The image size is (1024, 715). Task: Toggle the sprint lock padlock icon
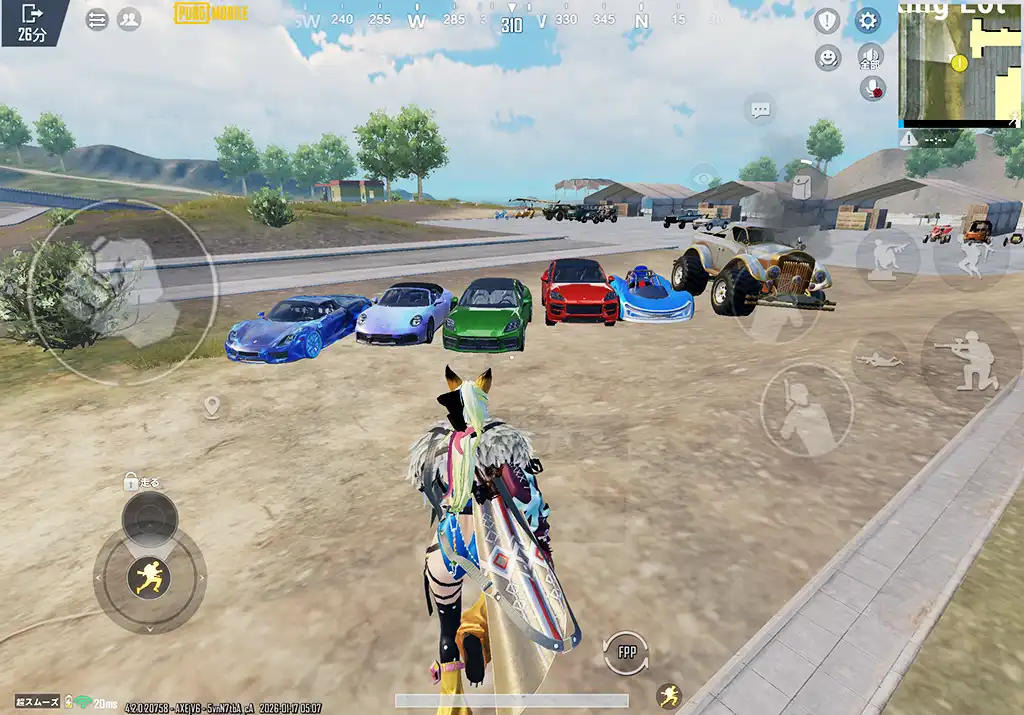click(130, 482)
